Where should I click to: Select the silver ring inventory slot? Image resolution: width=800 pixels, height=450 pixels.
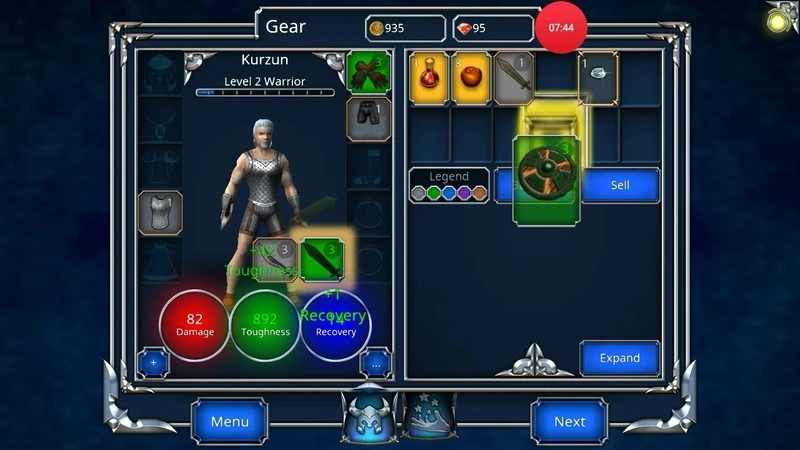coord(598,77)
